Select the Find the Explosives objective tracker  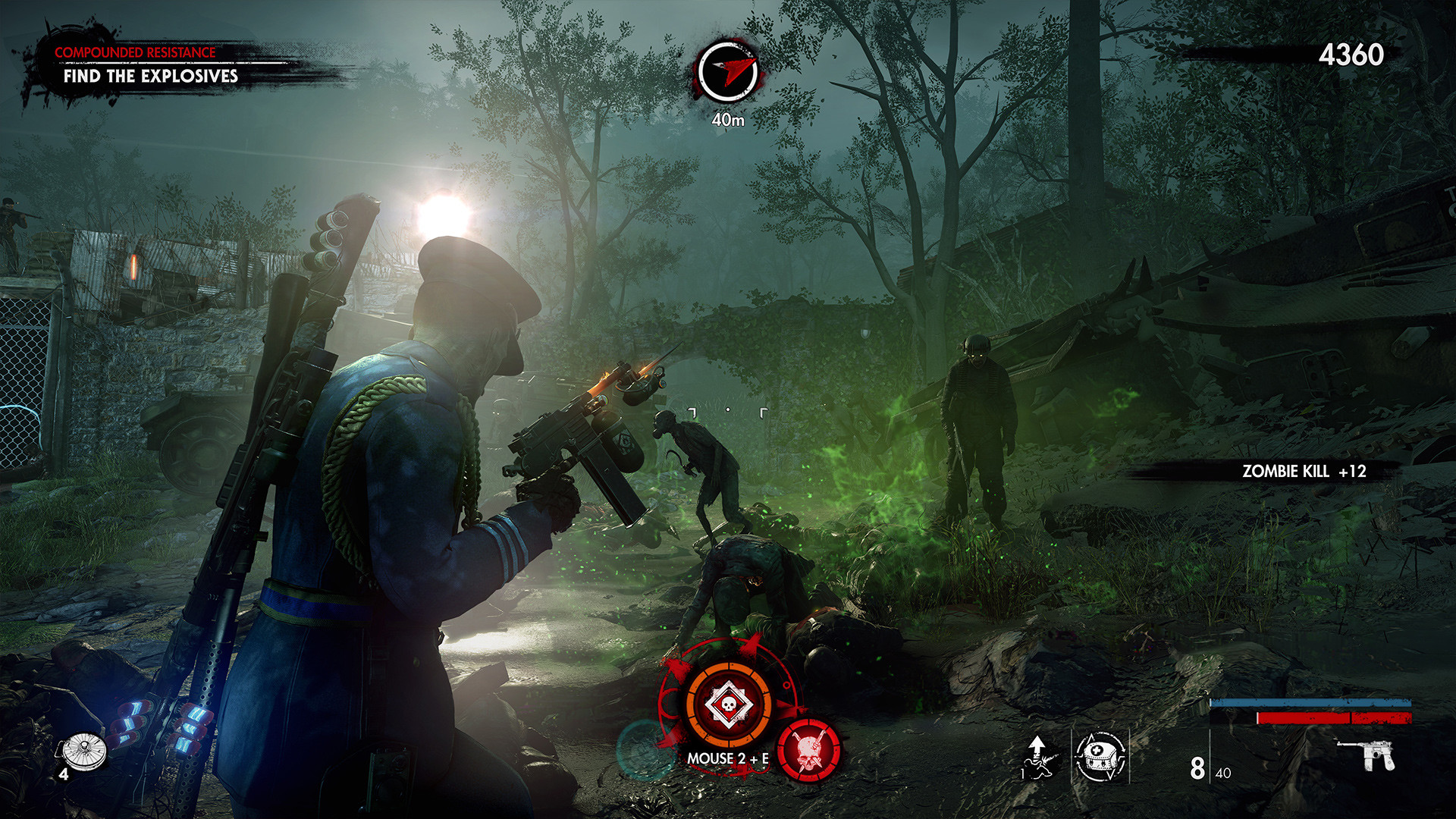(x=150, y=76)
